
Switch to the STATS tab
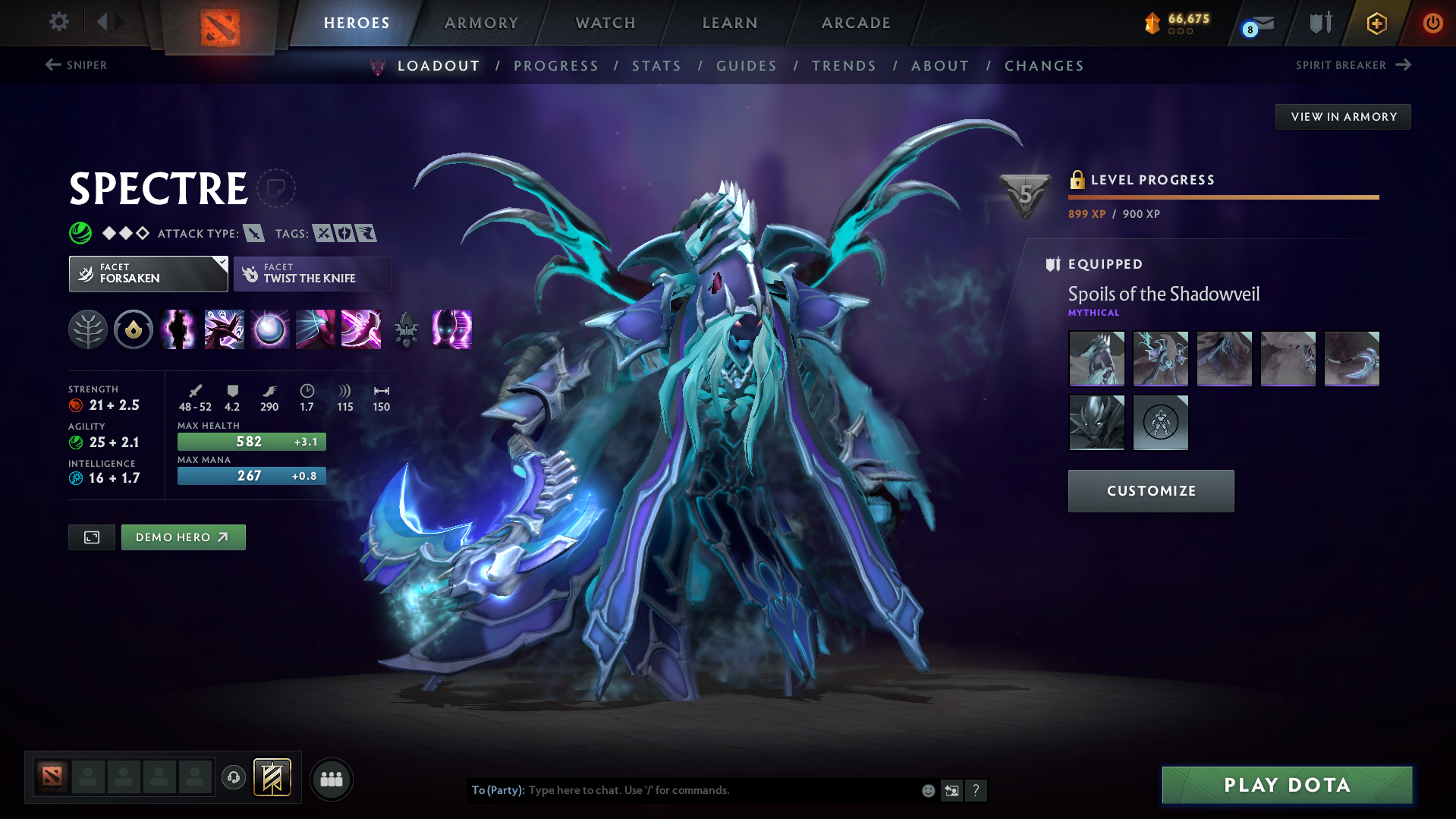pyautogui.click(x=656, y=66)
